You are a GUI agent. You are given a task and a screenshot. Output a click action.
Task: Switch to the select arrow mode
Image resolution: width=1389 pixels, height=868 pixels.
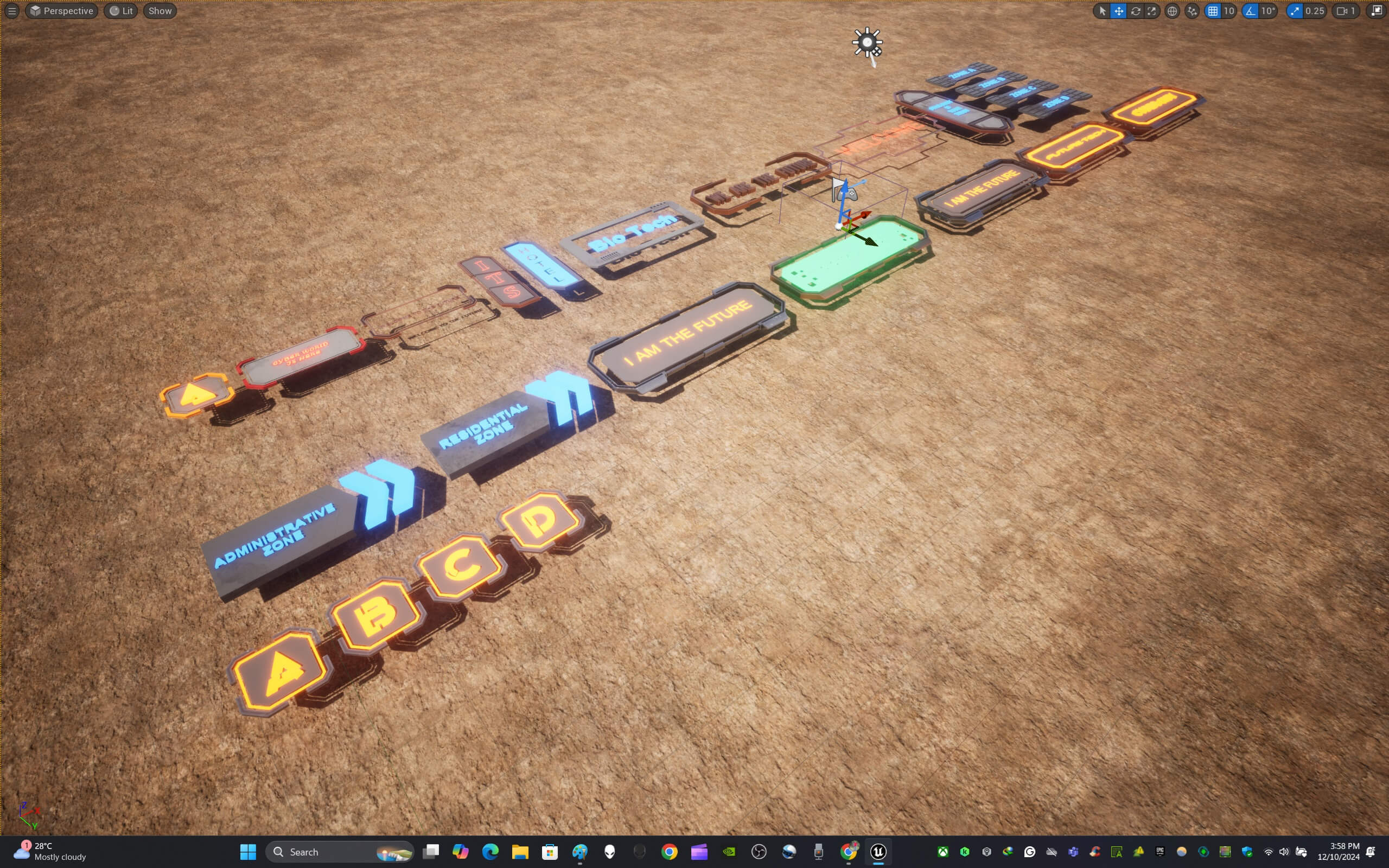1102,11
